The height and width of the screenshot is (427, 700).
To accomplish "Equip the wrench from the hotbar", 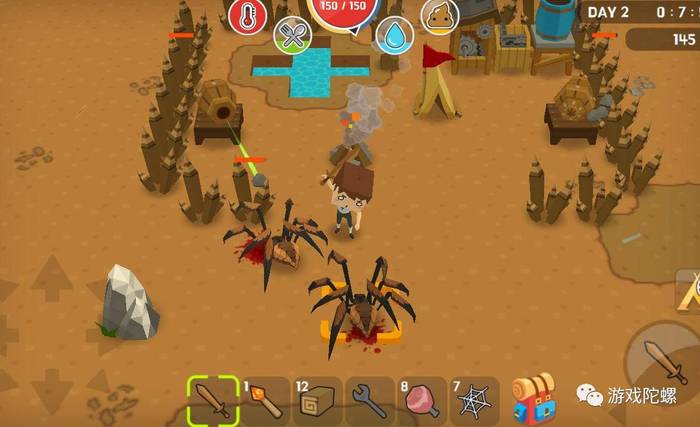I will tap(370, 400).
